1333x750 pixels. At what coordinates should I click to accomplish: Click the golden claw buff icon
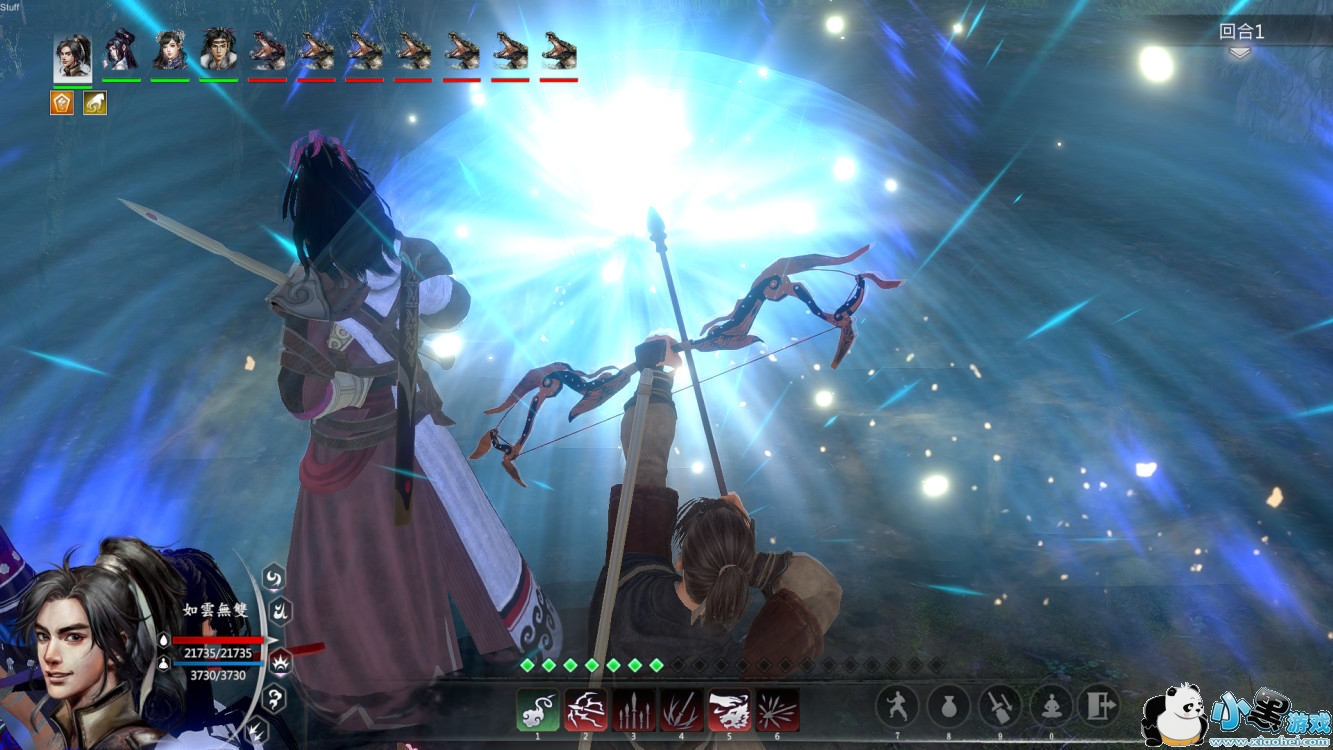pyautogui.click(x=95, y=103)
